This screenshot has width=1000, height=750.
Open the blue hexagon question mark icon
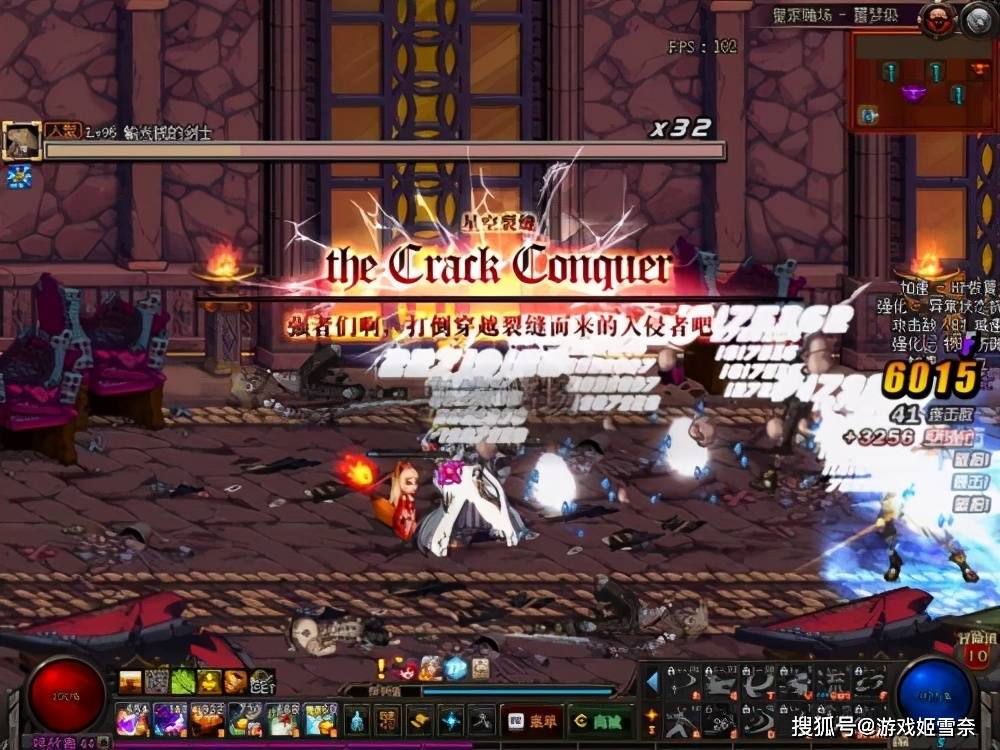456,669
